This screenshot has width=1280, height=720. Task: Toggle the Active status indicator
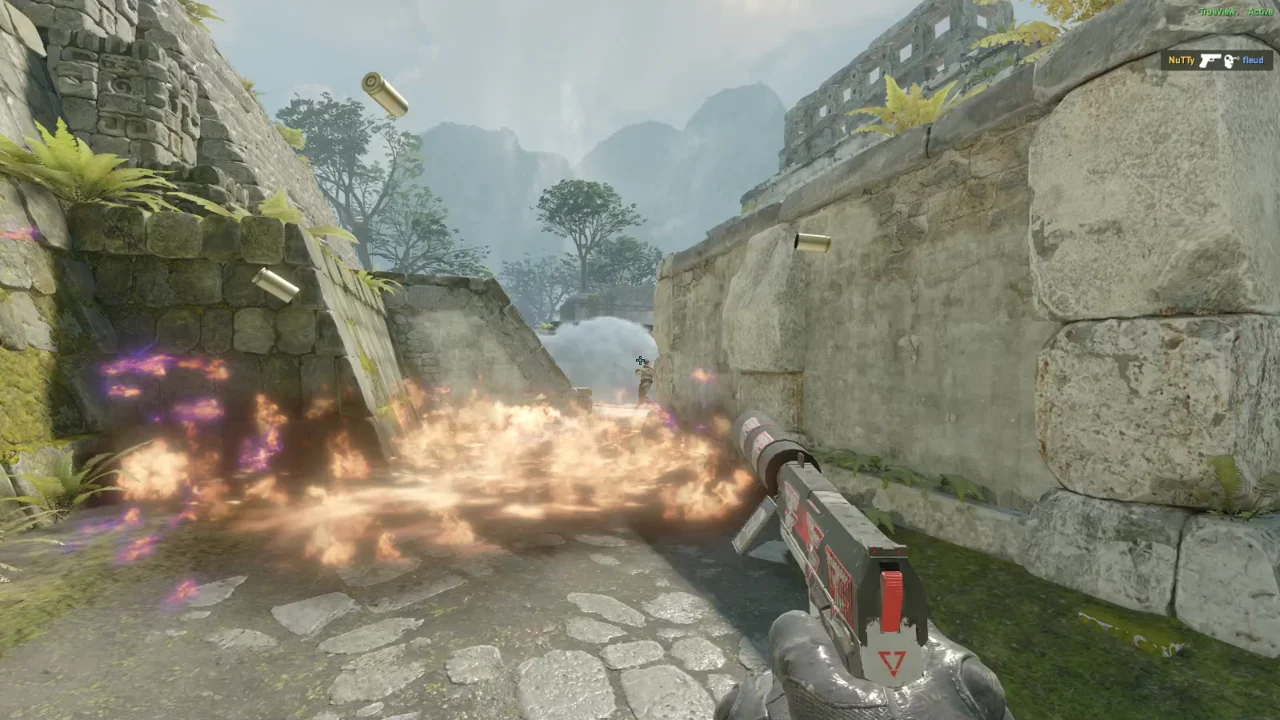pyautogui.click(x=1260, y=11)
